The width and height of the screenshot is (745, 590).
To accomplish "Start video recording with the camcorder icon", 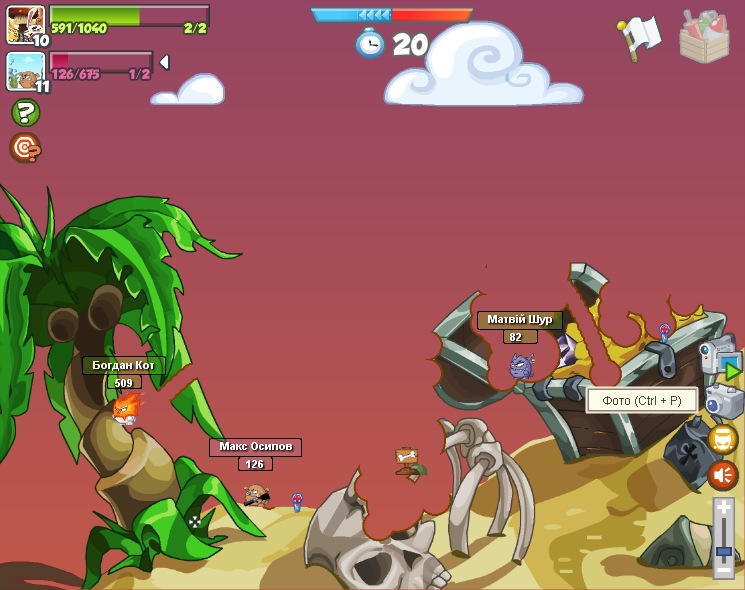I will click(720, 358).
